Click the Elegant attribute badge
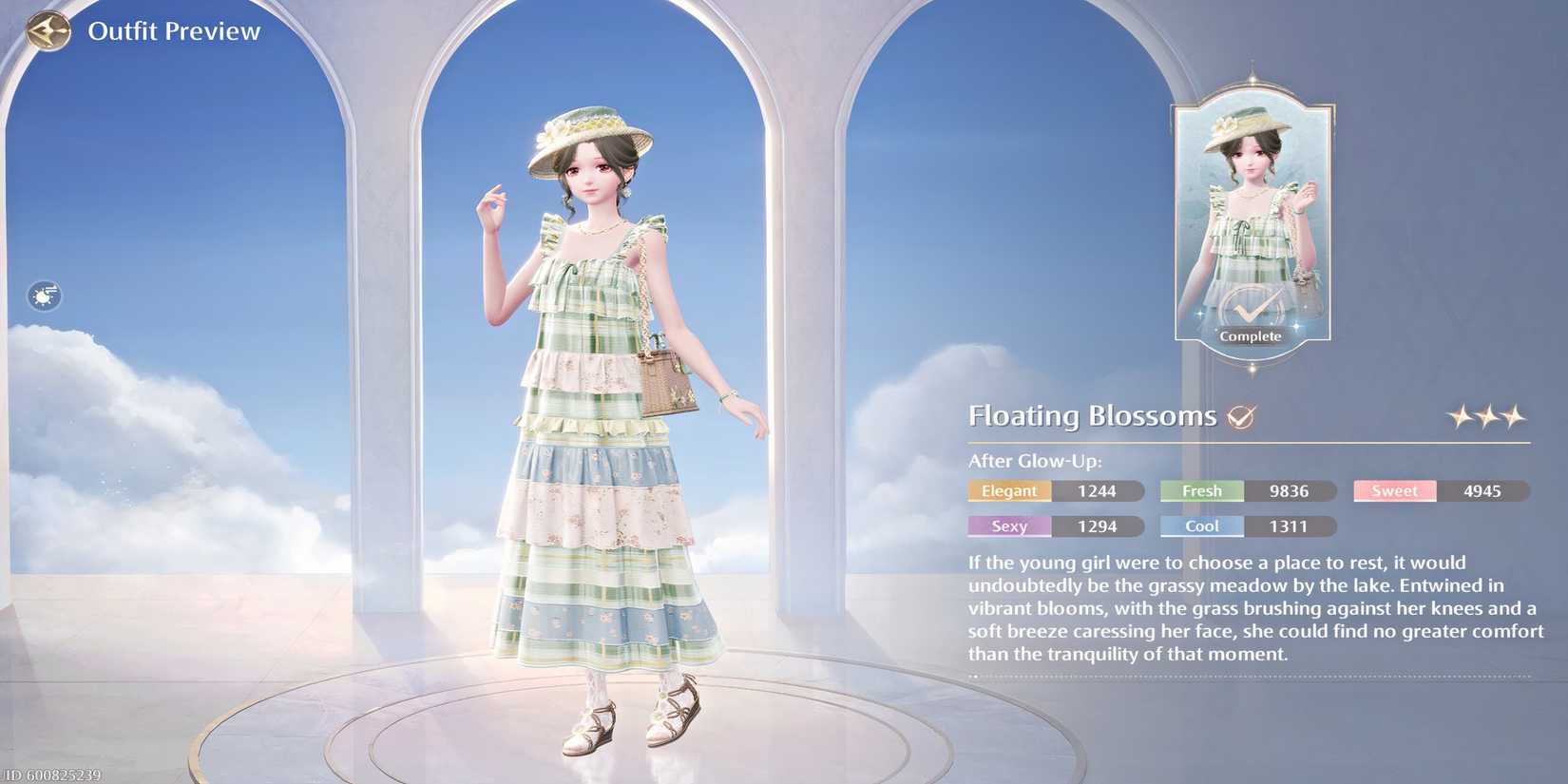 1009,491
